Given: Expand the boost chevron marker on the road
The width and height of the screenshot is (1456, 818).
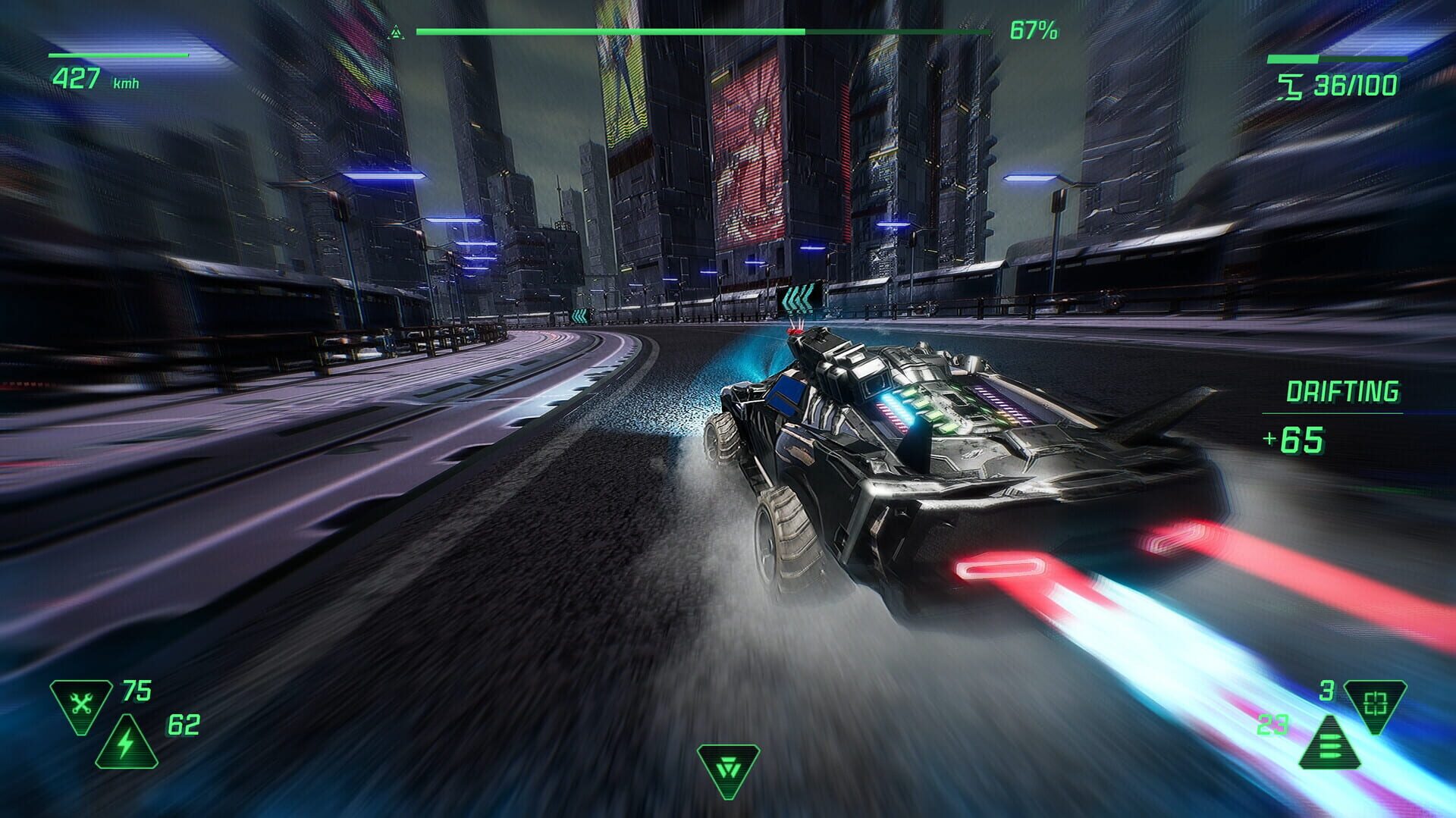Looking at the screenshot, I should pyautogui.click(x=797, y=299).
